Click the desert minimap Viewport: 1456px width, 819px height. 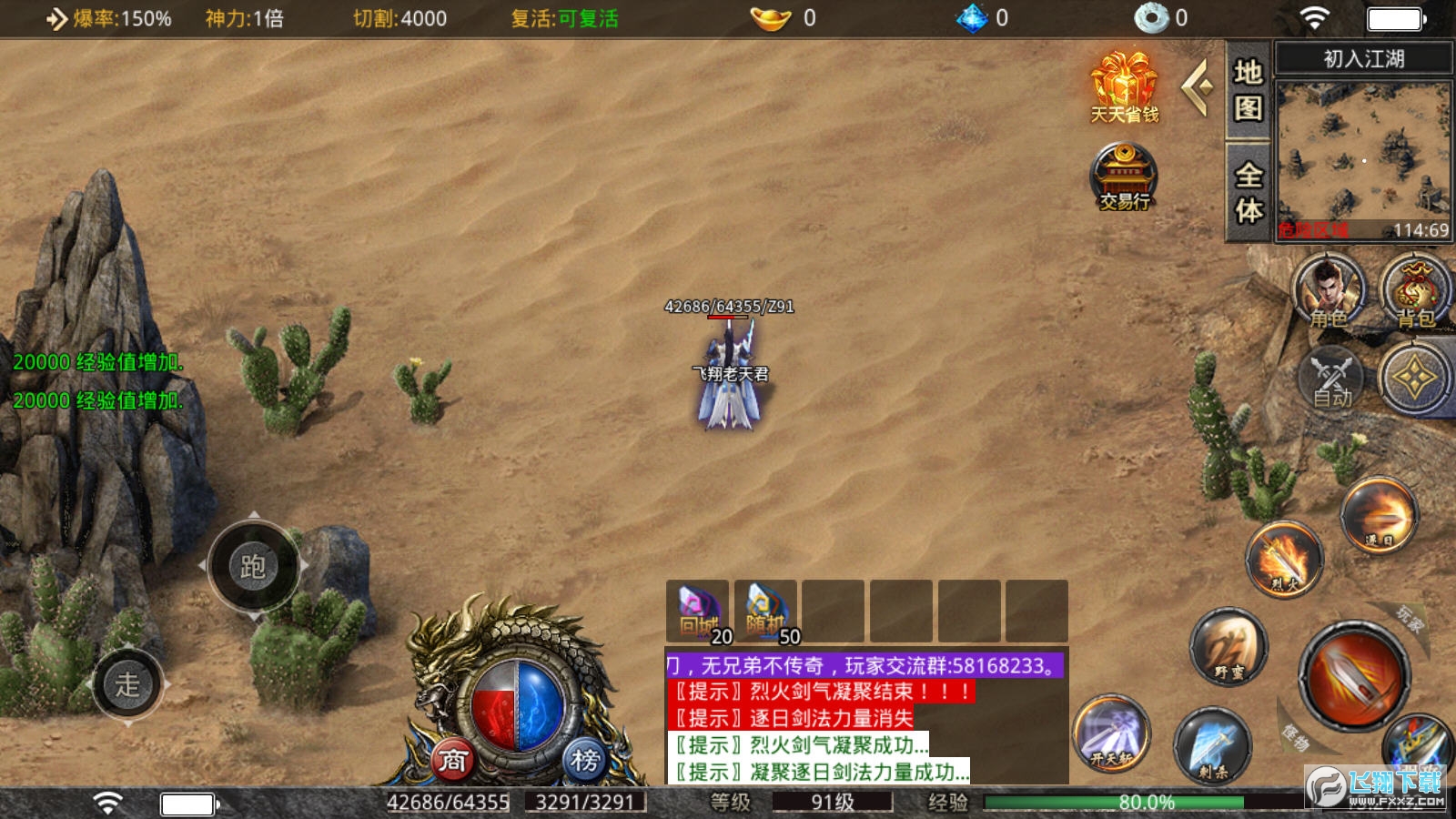(1362, 155)
